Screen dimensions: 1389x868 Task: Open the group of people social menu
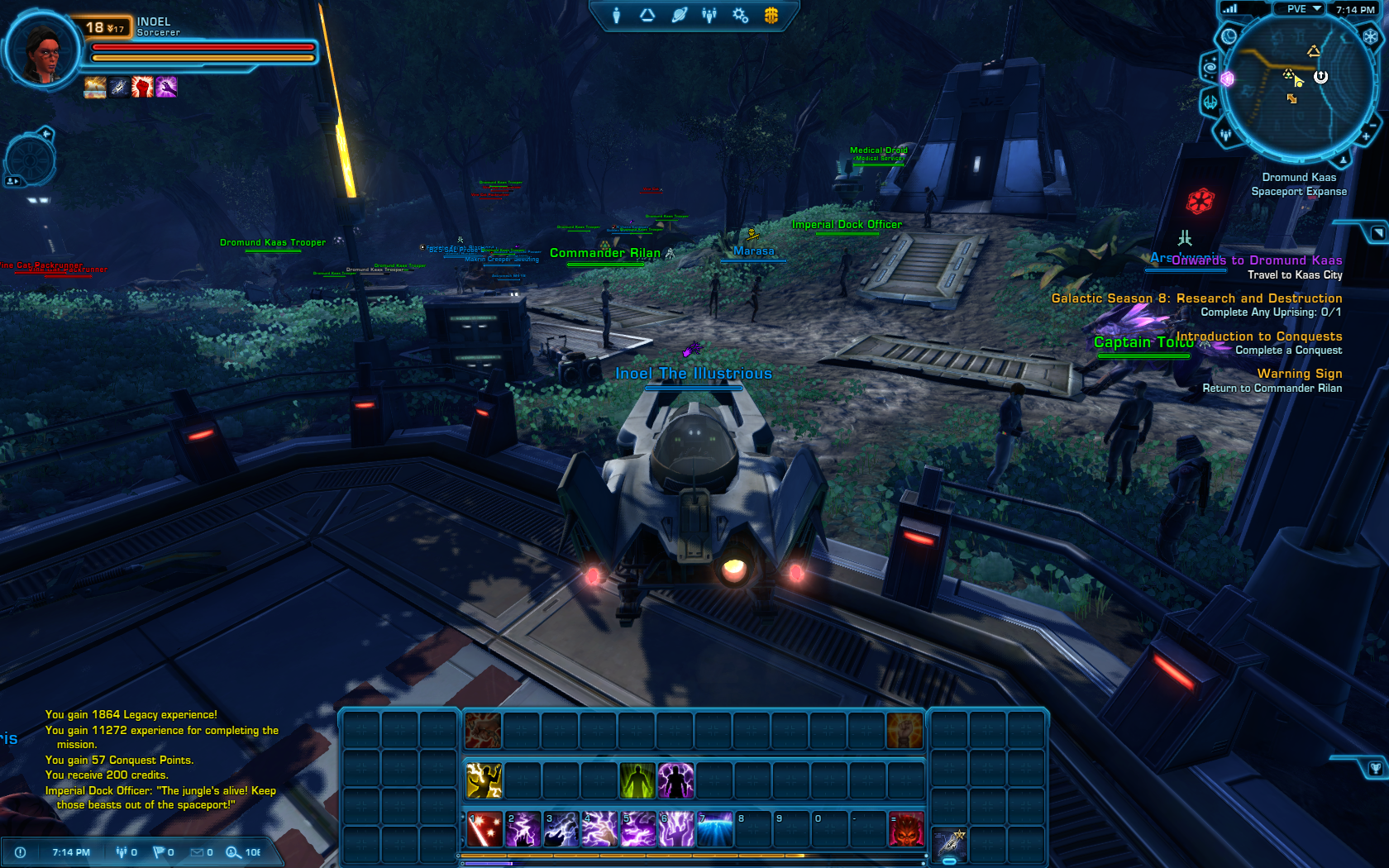[709, 15]
